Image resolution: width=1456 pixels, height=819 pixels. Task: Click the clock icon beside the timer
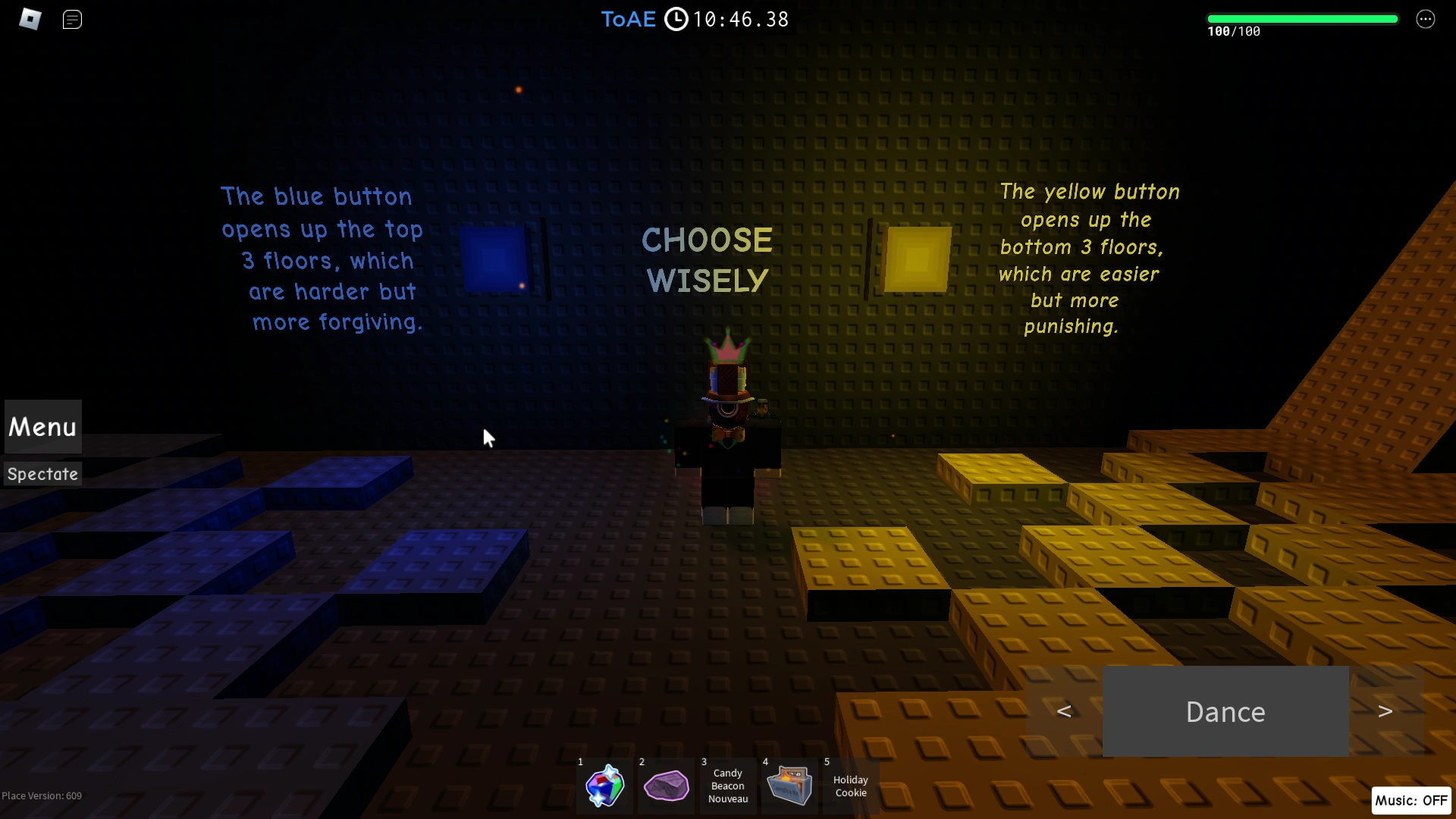tap(676, 19)
